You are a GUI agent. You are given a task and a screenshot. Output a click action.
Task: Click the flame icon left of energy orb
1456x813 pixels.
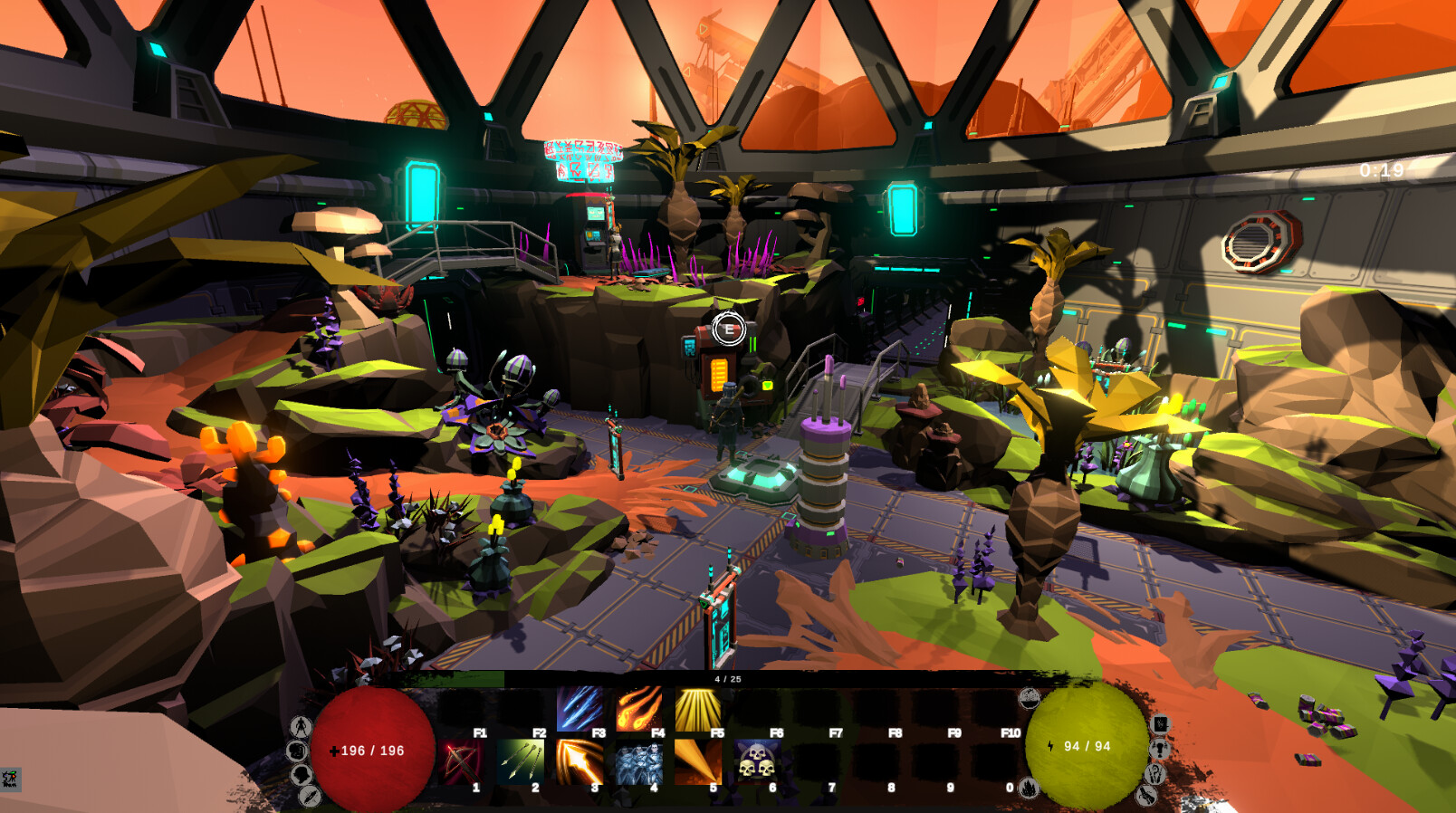pos(1029,788)
